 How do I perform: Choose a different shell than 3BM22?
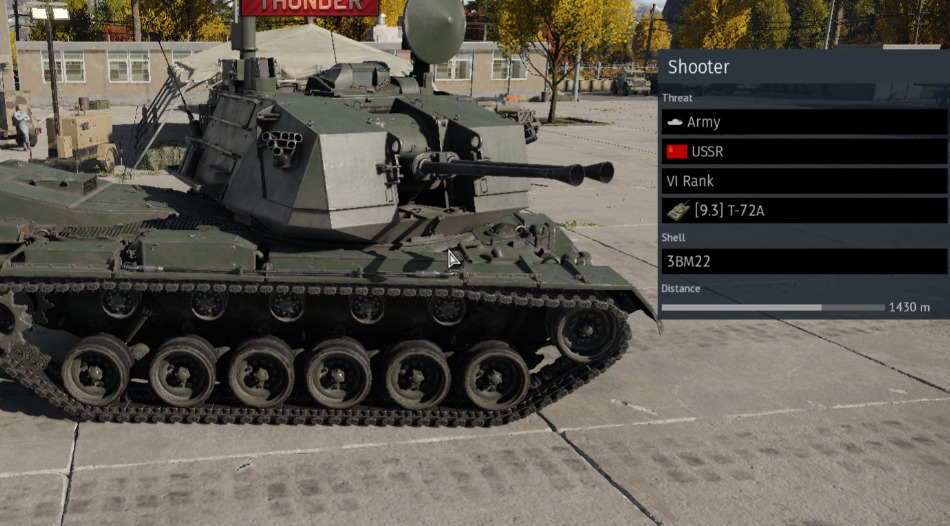pos(804,261)
